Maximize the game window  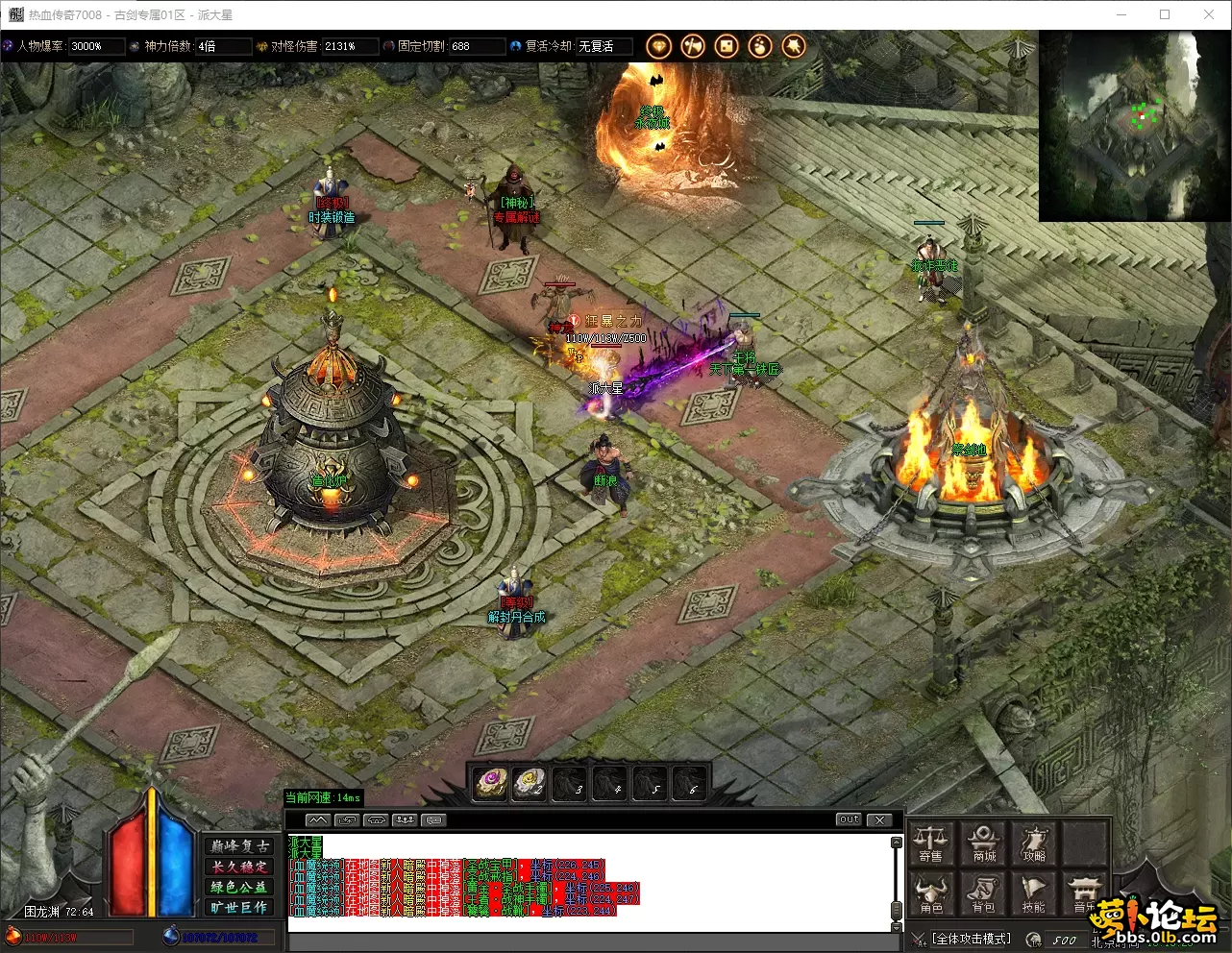point(1165,14)
